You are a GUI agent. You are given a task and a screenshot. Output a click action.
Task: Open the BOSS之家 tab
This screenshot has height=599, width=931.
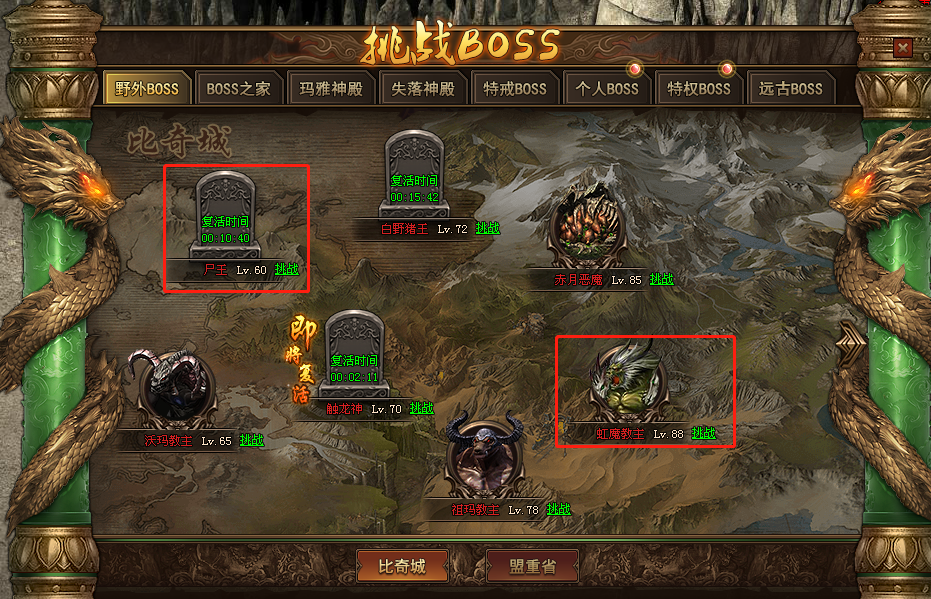(238, 88)
